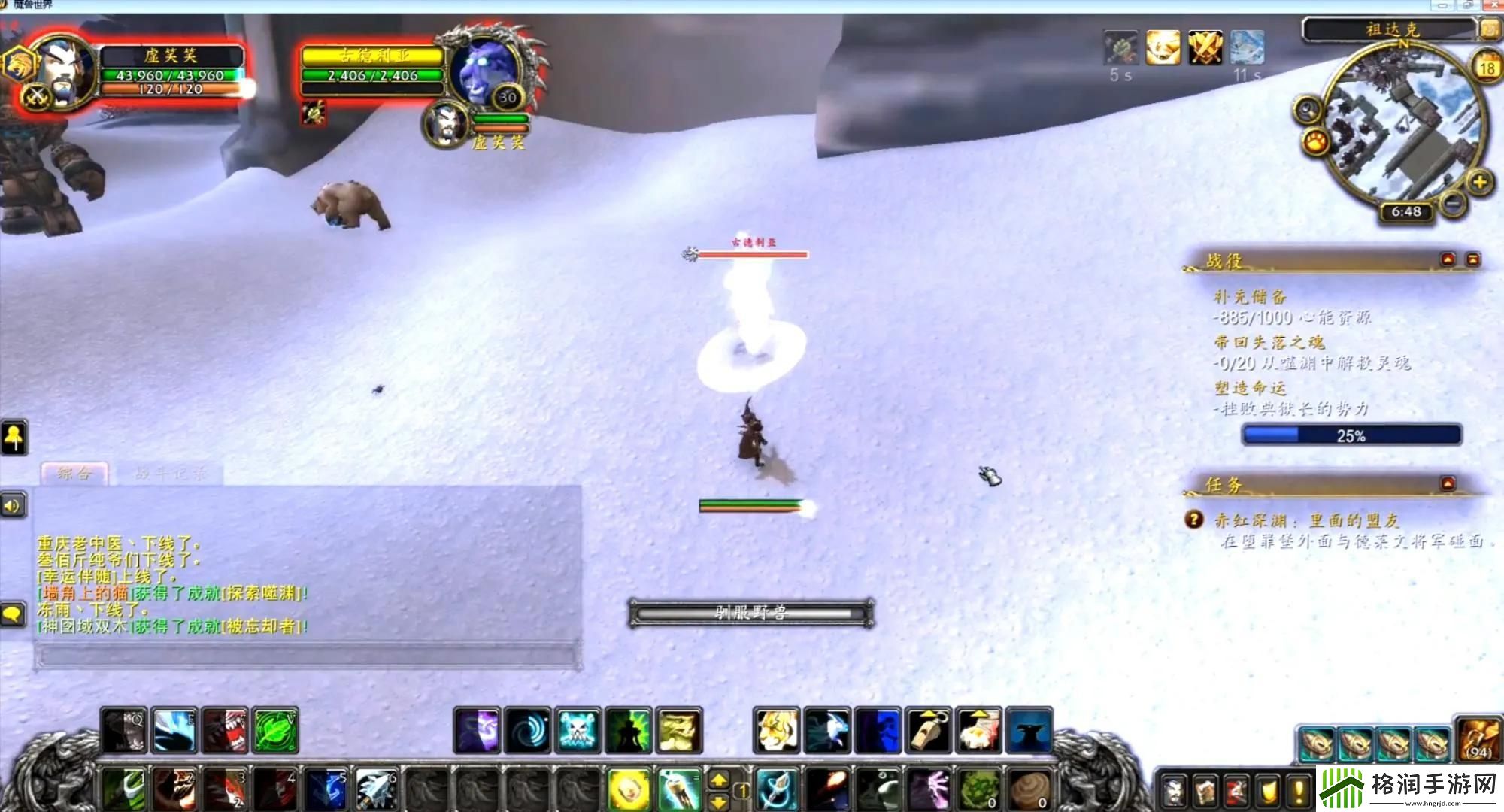1504x812 pixels.
Task: Open the character portrait micro menu button
Action: pos(1174,791)
